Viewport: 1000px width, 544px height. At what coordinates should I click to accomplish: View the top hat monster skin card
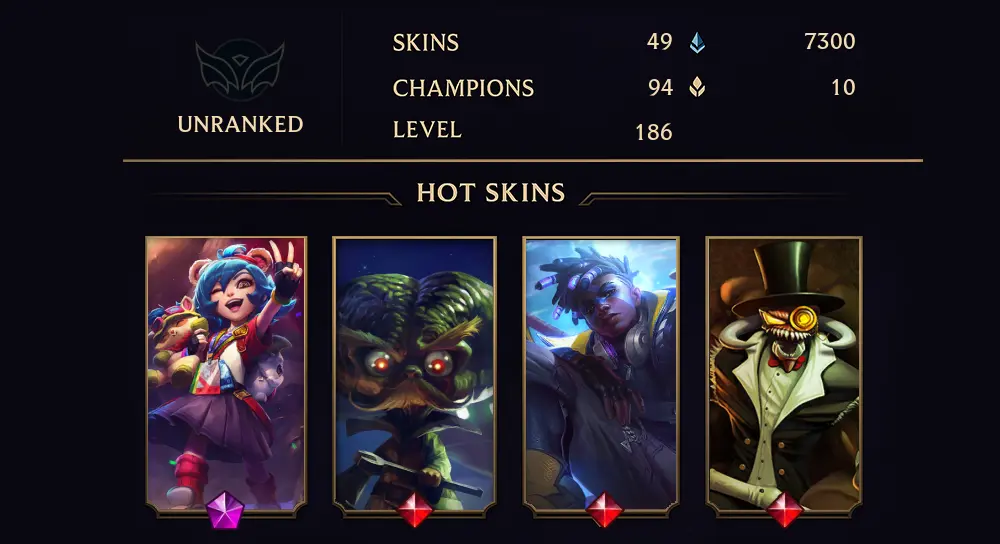pyautogui.click(x=784, y=372)
